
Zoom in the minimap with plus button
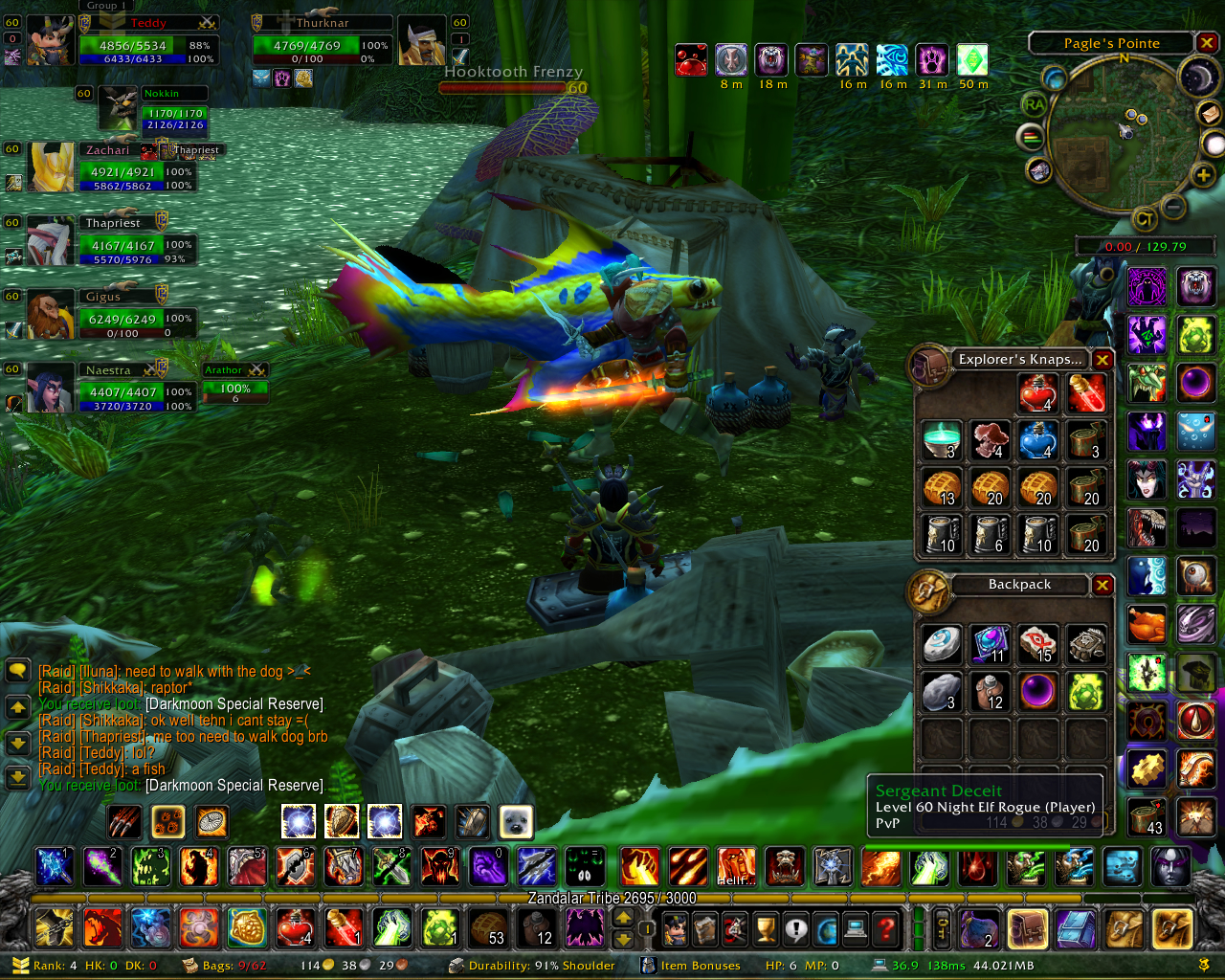[1203, 174]
